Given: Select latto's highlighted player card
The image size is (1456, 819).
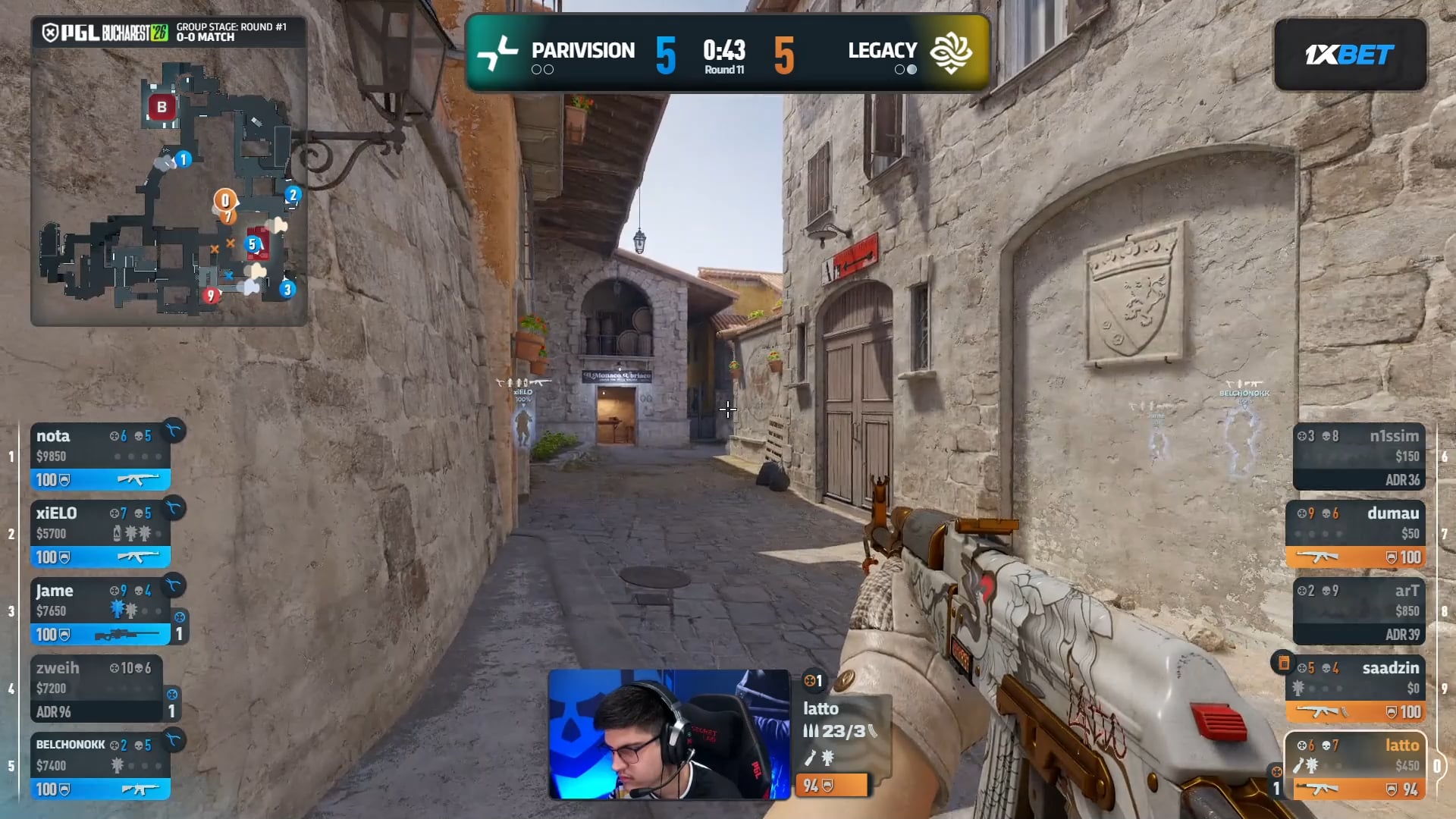Looking at the screenshot, I should [1355, 765].
